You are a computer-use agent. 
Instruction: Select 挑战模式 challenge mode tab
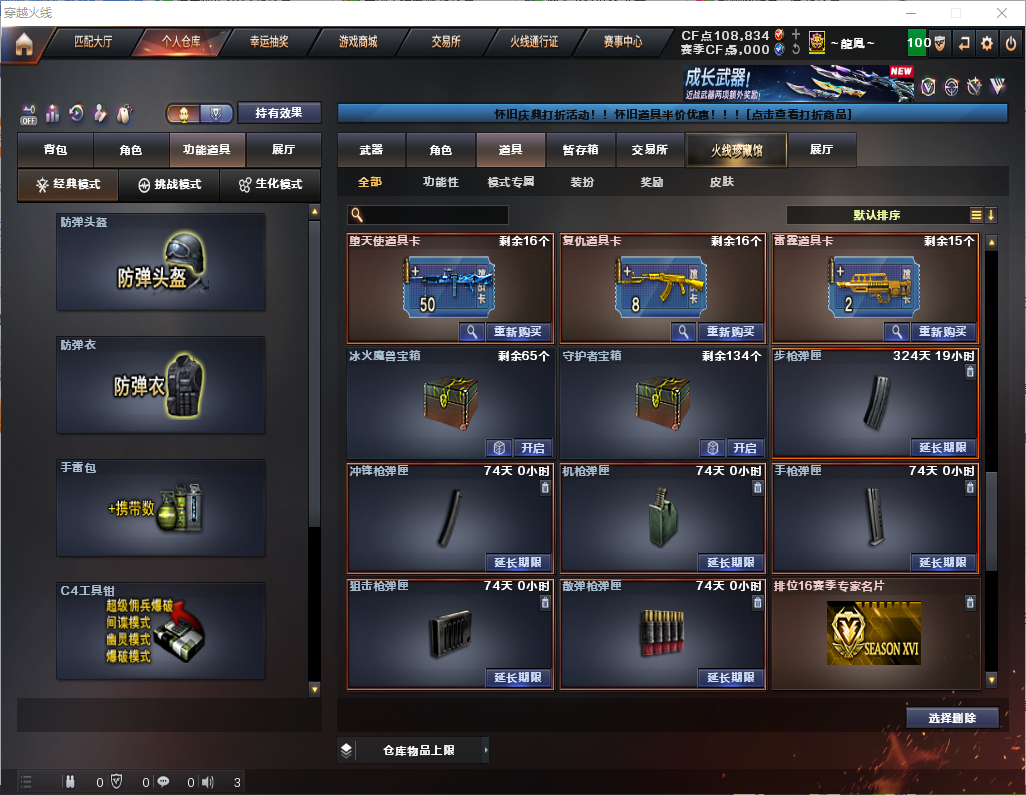pos(169,185)
